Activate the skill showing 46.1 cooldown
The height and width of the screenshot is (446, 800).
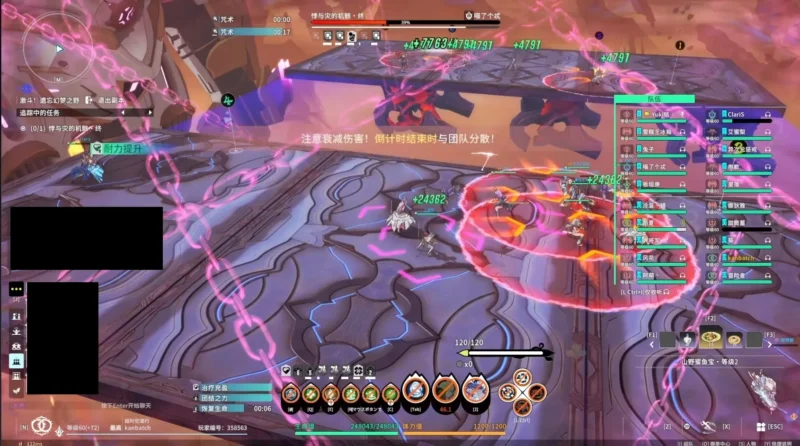point(445,392)
